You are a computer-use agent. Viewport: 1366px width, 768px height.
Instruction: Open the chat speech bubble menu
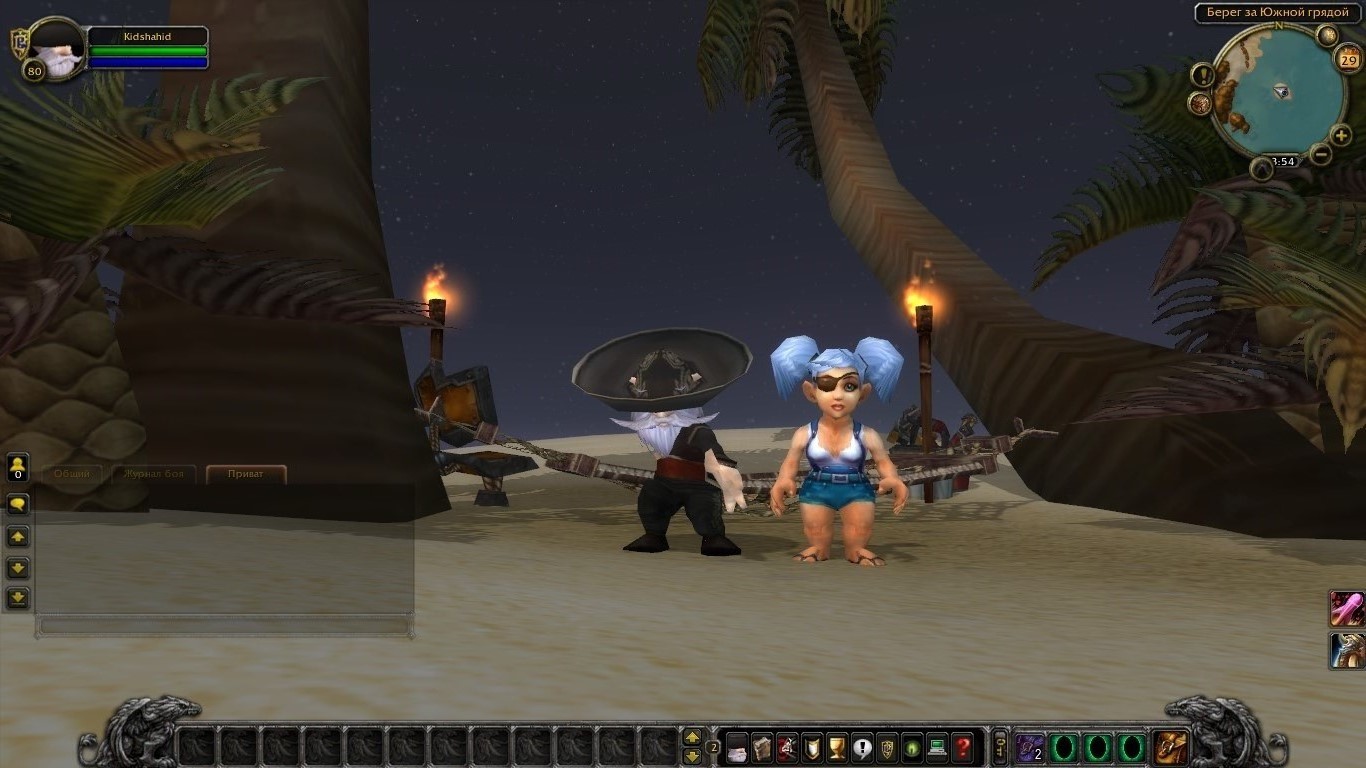point(18,504)
